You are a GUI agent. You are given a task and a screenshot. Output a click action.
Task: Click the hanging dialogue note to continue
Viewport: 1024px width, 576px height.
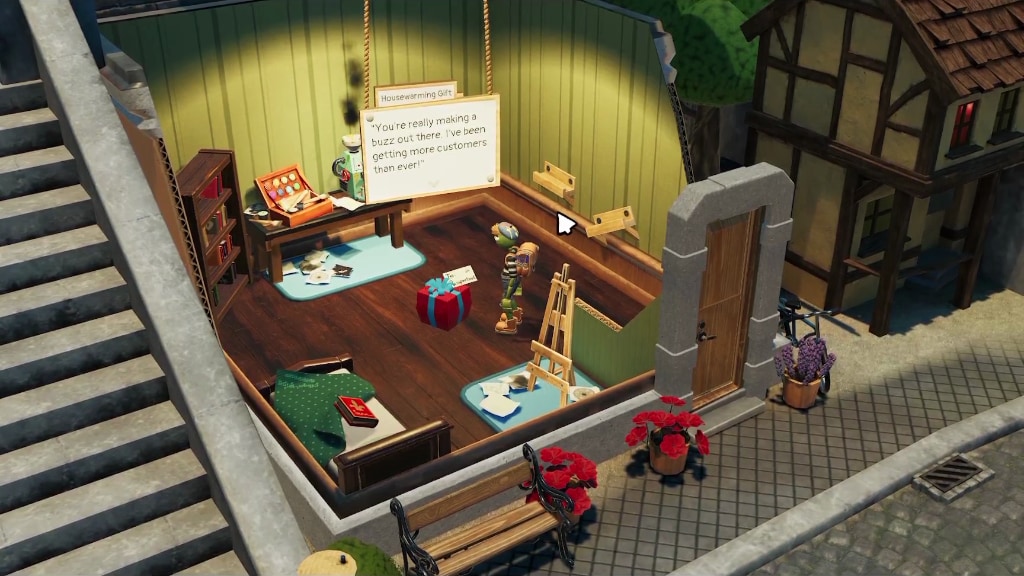point(431,148)
